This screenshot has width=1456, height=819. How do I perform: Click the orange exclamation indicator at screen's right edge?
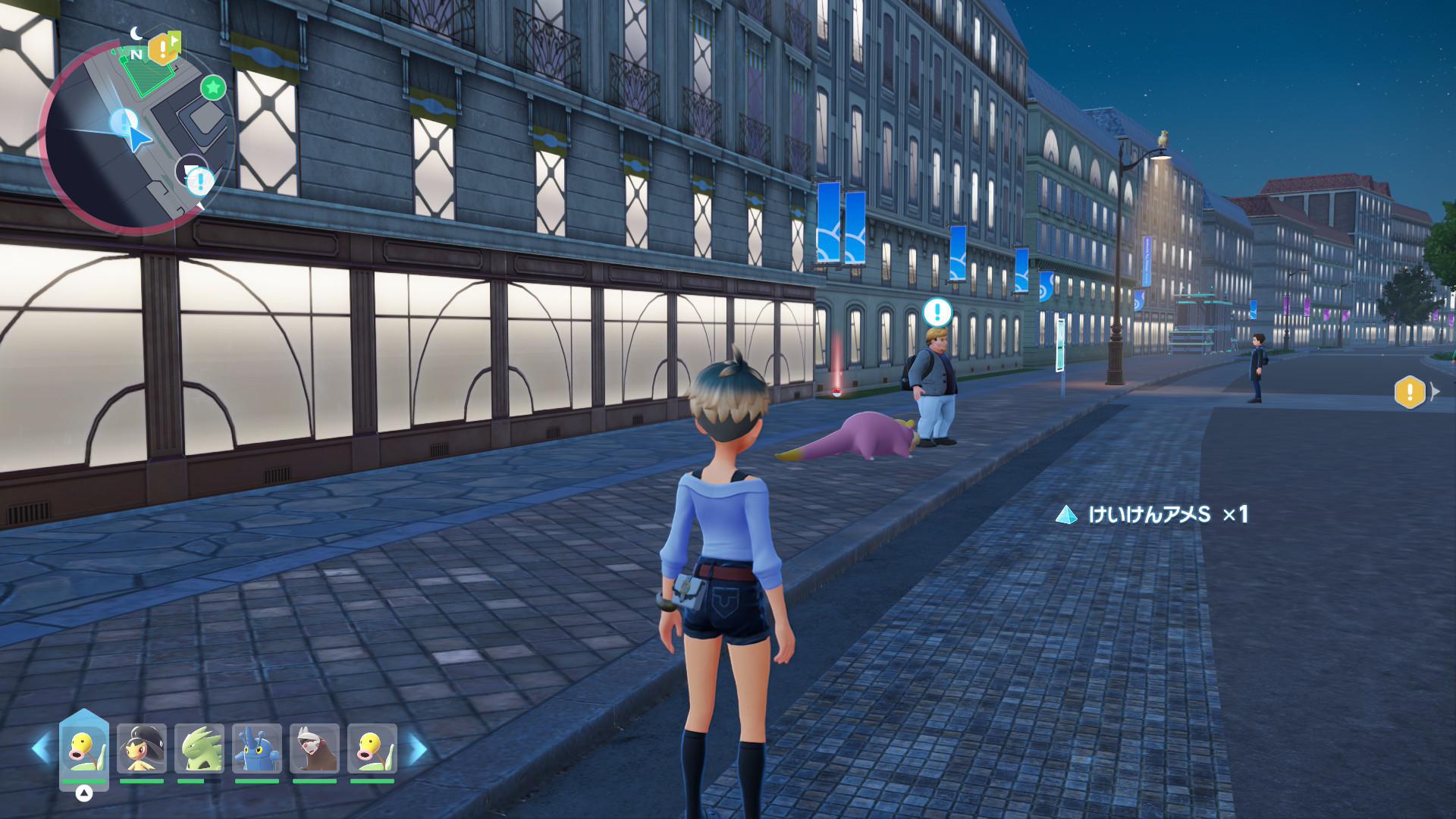1410,392
